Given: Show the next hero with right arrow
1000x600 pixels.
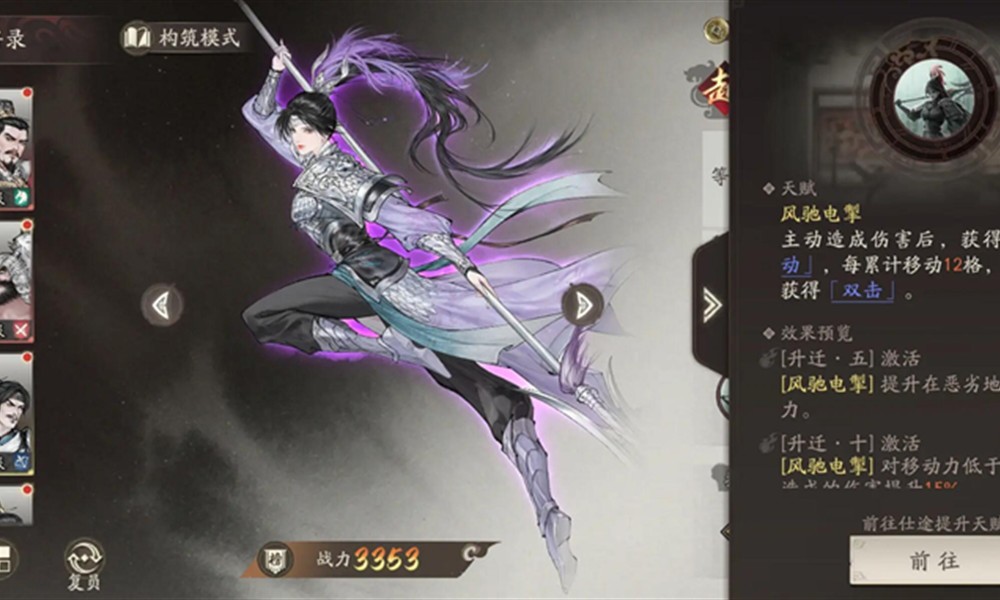Looking at the screenshot, I should (582, 304).
